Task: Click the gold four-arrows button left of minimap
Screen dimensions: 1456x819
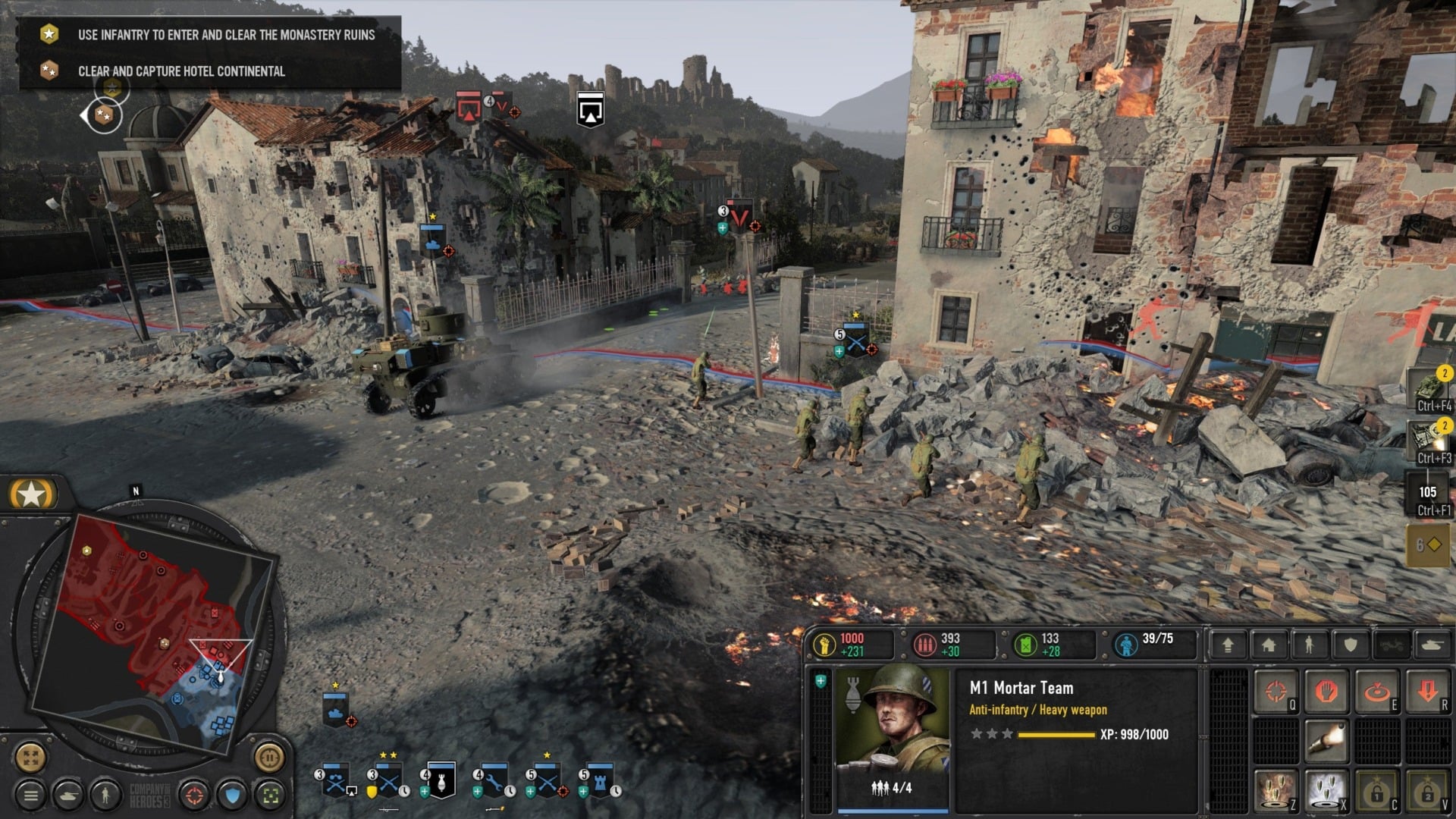Action: pyautogui.click(x=31, y=756)
